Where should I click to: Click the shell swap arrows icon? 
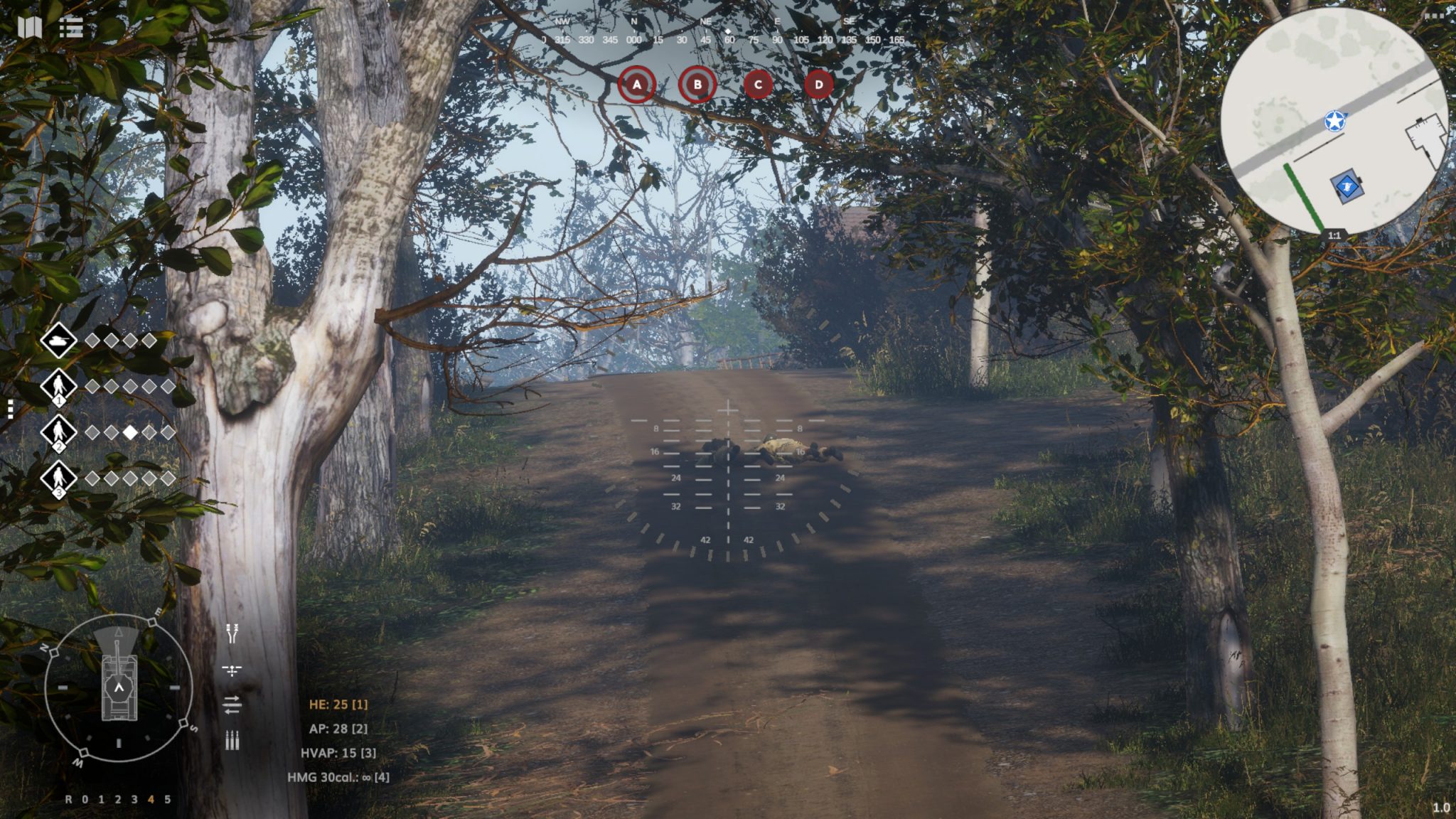click(x=232, y=705)
